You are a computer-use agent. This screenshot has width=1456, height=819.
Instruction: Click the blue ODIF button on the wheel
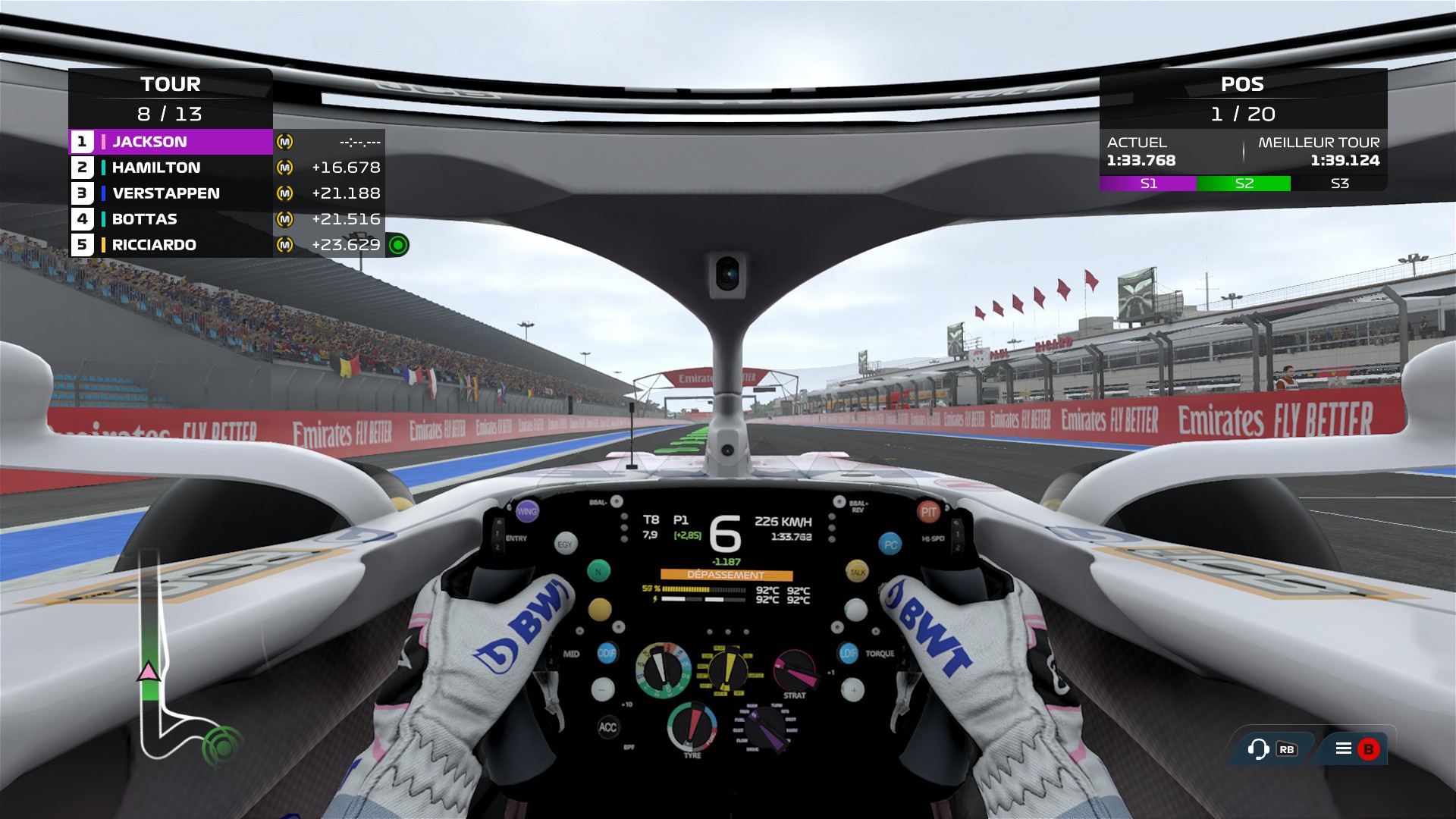[x=607, y=652]
